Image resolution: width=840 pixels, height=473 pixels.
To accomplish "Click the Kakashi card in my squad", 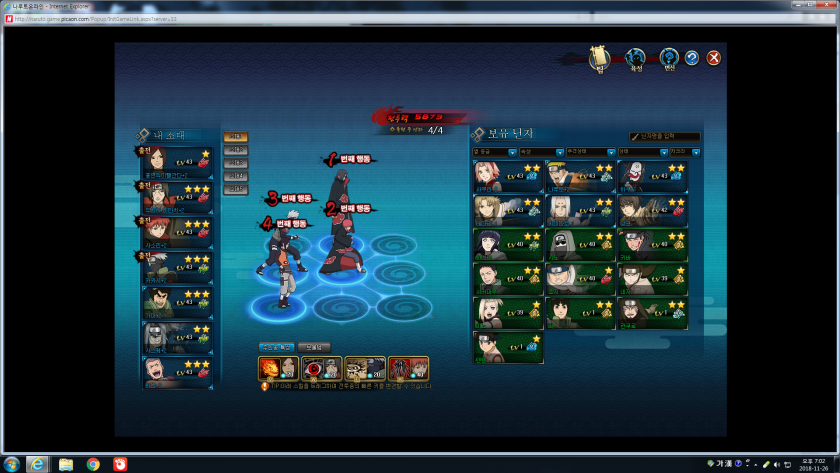I will pos(177,268).
